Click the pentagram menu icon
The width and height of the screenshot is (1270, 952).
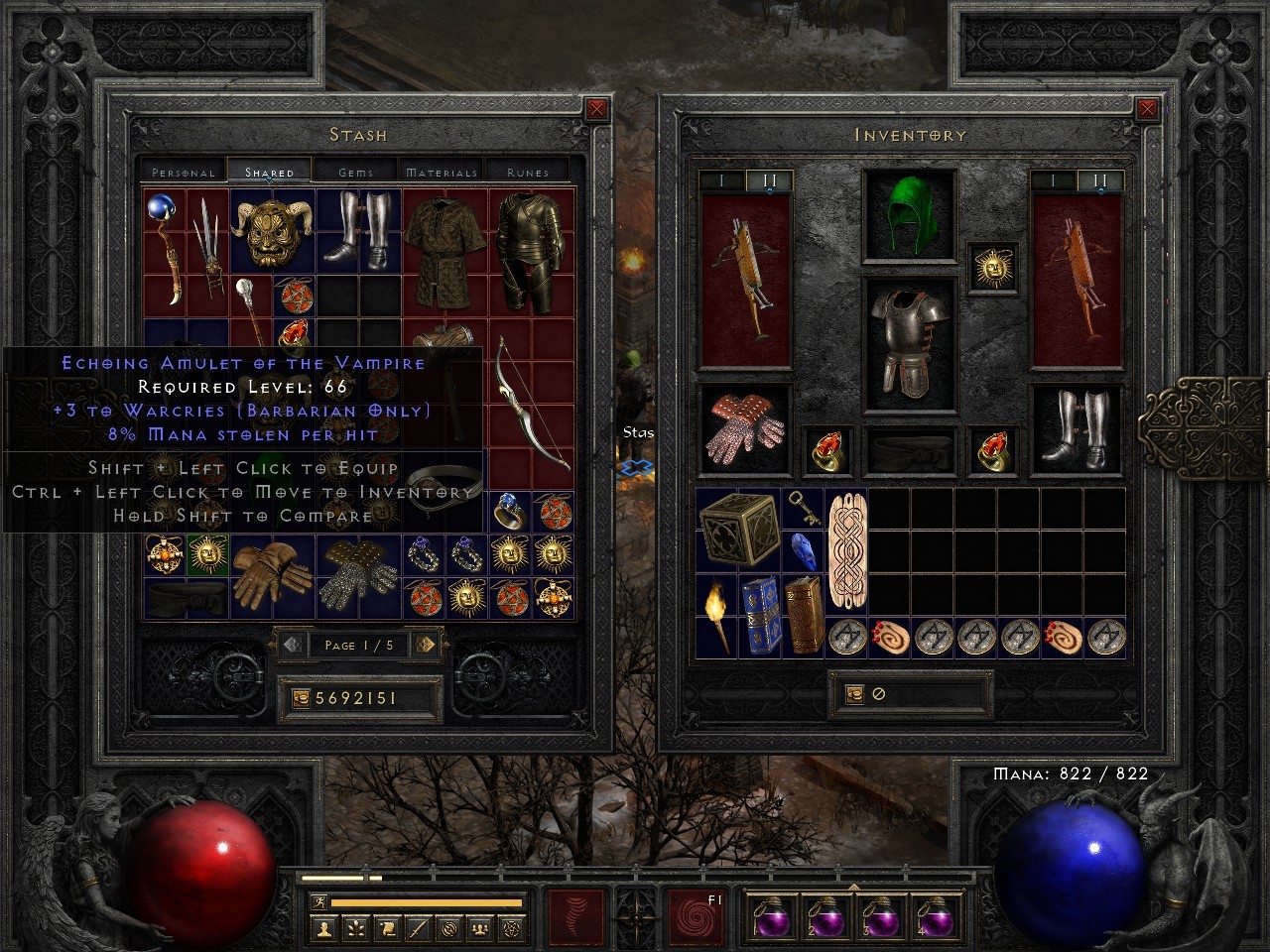coord(512,928)
